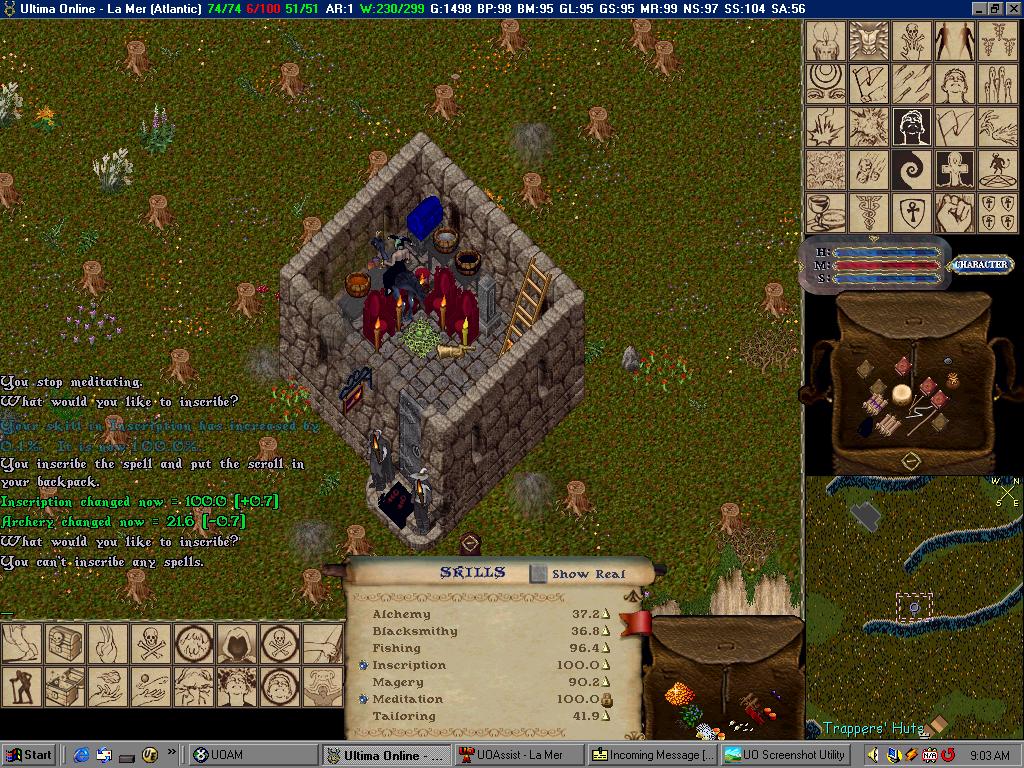Close the Ultima Online window
1024x768 pixels.
(x=1012, y=9)
